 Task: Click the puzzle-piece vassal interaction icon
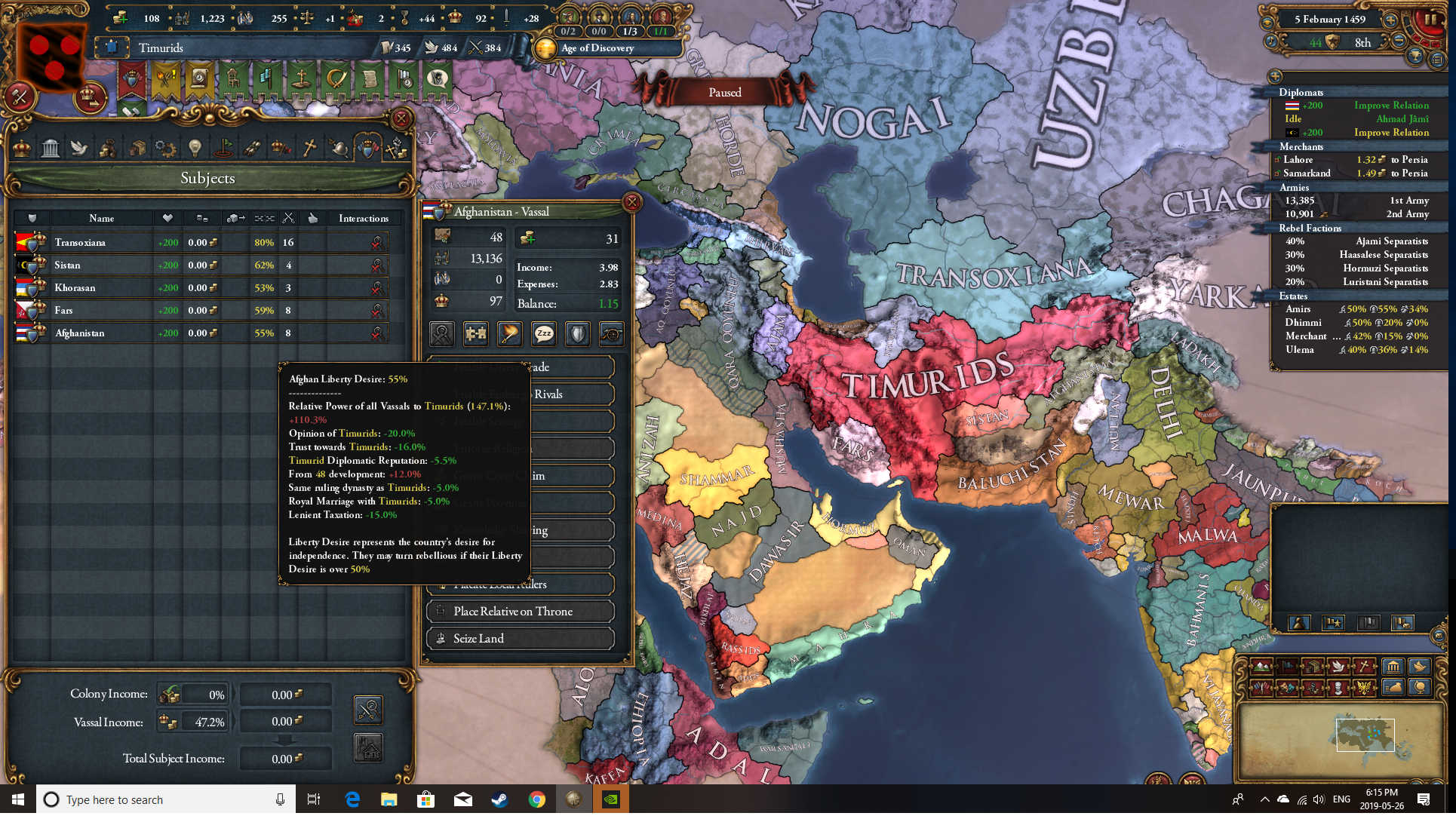pos(475,334)
